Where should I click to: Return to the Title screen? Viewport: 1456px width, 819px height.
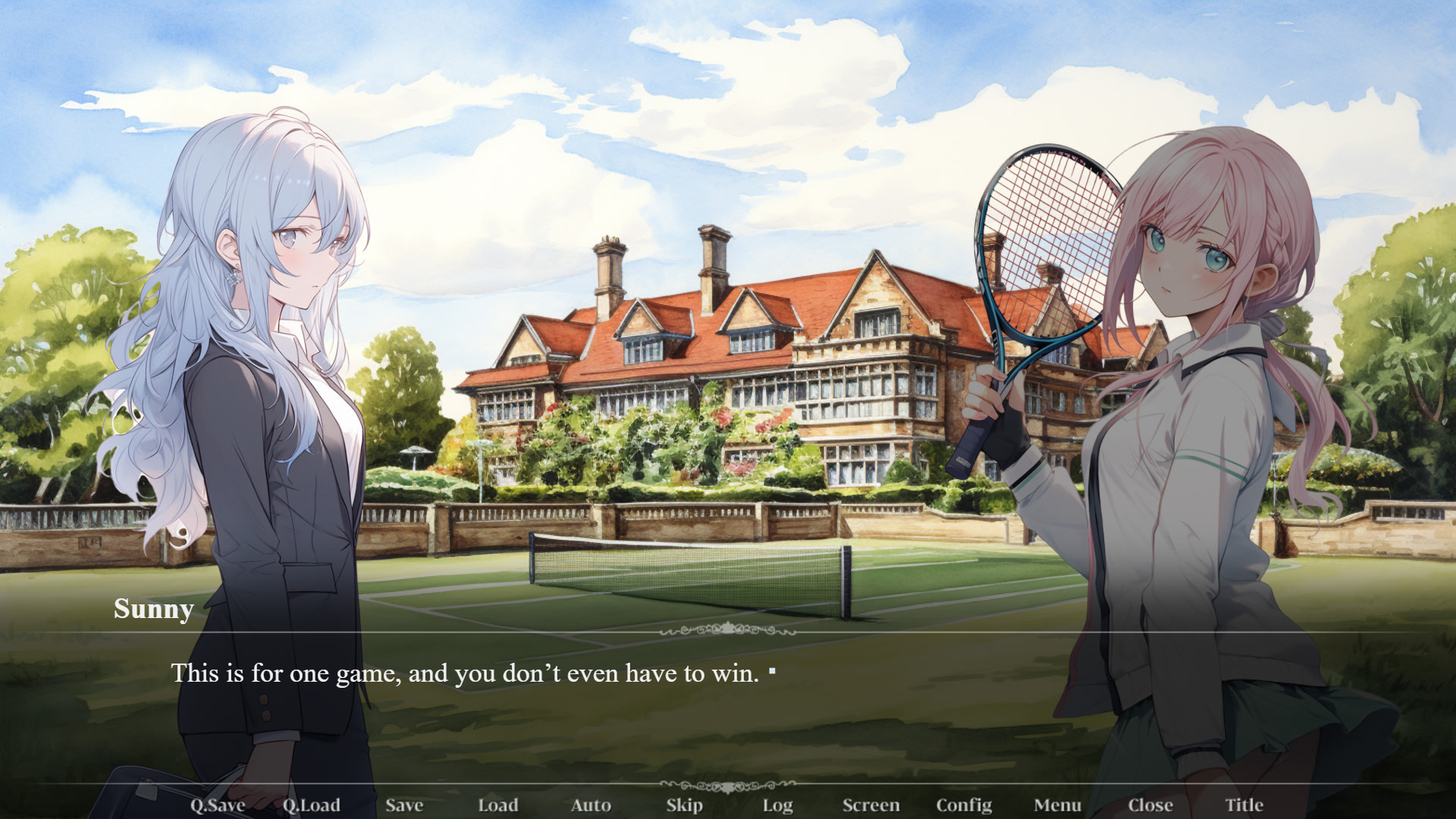pos(1244,805)
